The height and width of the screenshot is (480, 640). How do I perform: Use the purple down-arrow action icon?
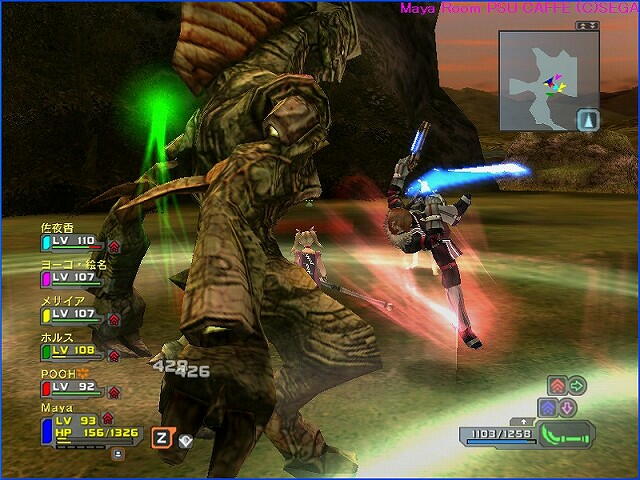point(566,408)
